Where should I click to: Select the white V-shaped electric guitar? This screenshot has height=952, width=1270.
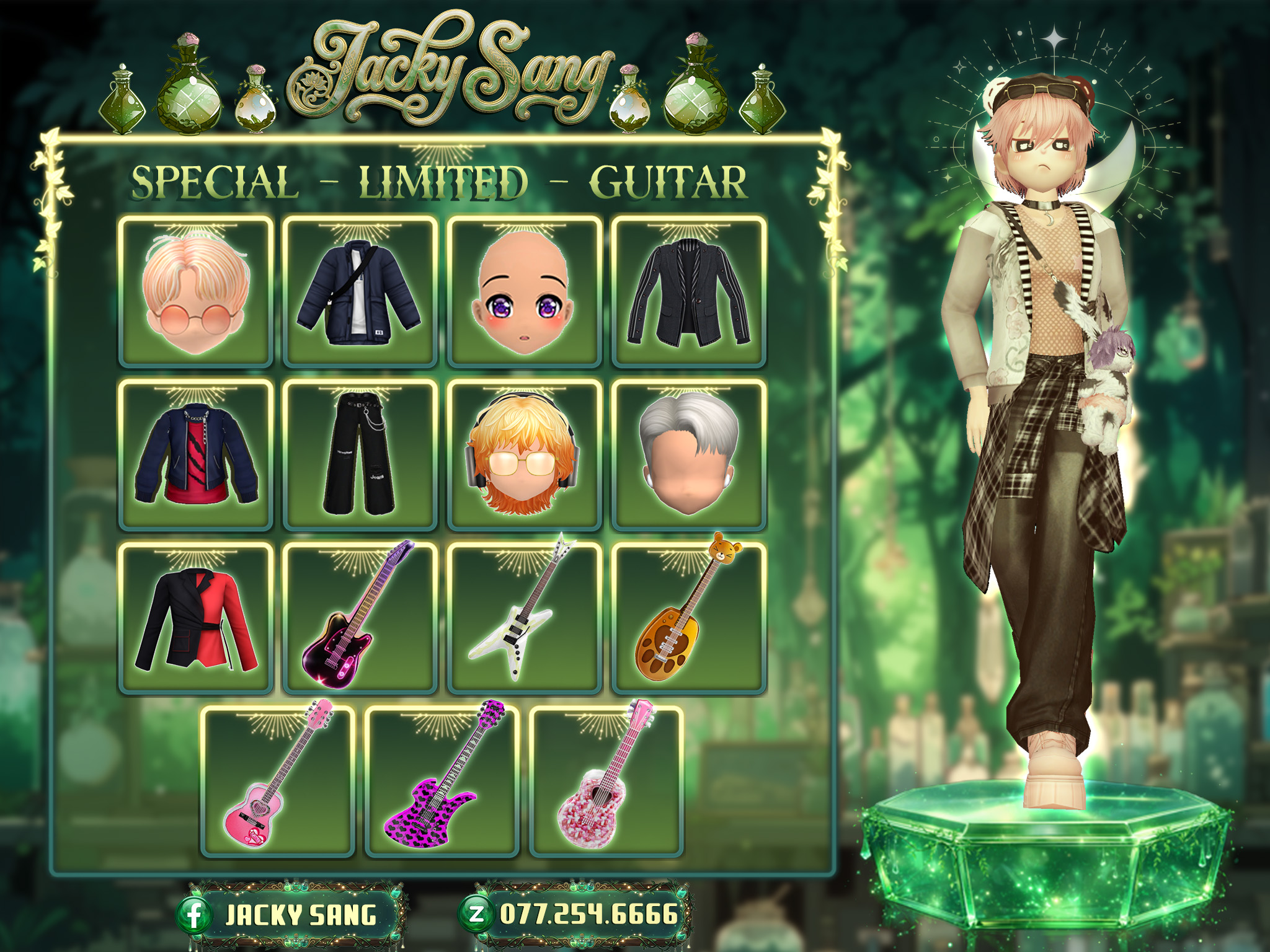pyautogui.click(x=525, y=619)
